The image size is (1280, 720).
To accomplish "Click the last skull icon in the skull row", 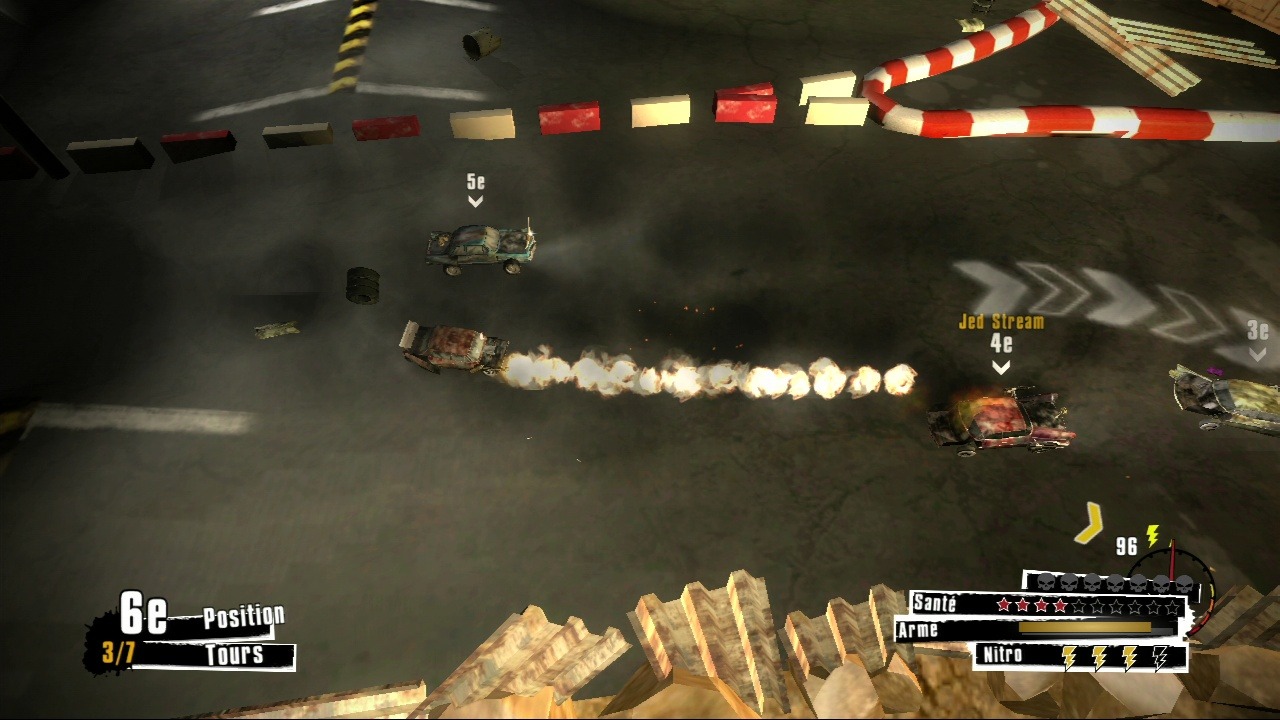I will pyautogui.click(x=1185, y=583).
